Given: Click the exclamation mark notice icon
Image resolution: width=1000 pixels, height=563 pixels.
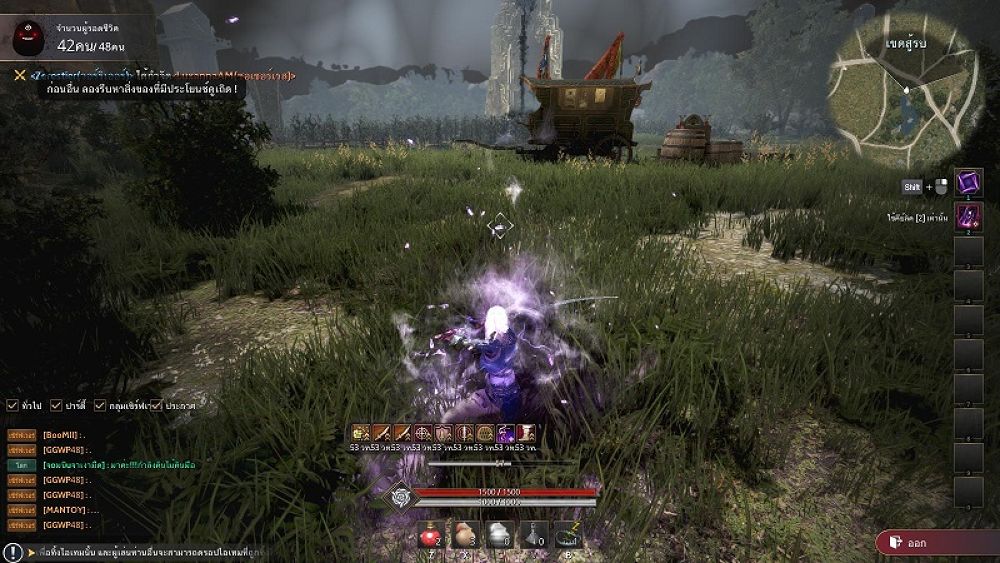Looking at the screenshot, I should (x=12, y=552).
